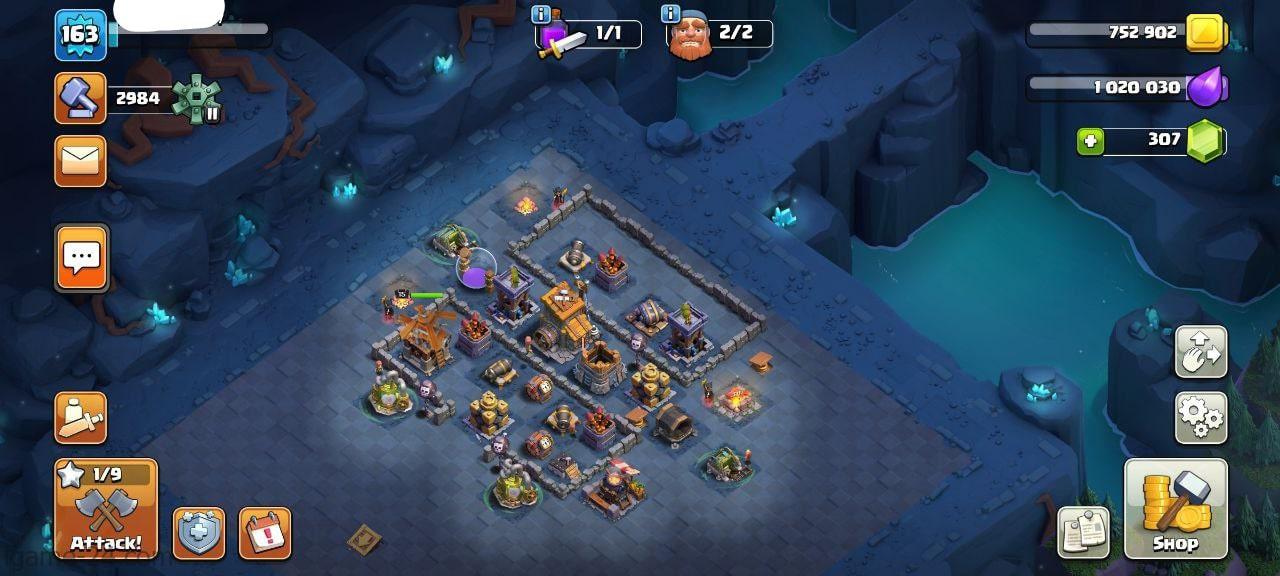Open the Settings gear
This screenshot has height=576, width=1280.
click(1200, 417)
